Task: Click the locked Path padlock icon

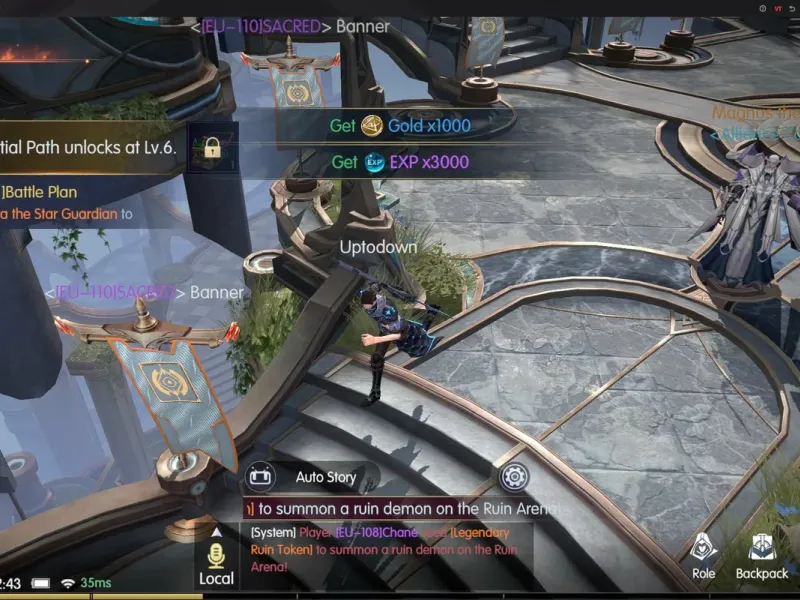Action: (211, 147)
